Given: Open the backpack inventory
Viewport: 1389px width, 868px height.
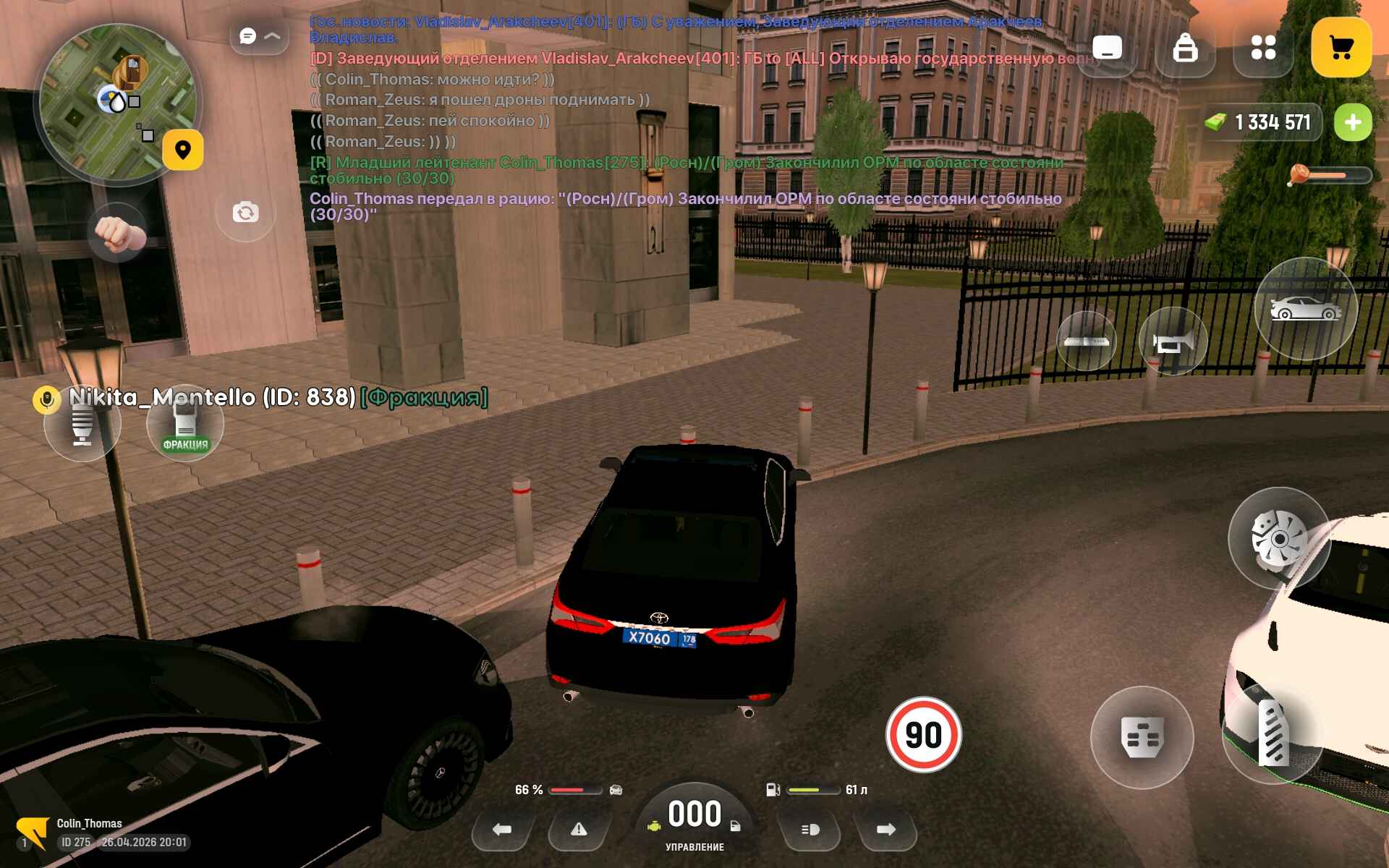Looking at the screenshot, I should 1185,48.
